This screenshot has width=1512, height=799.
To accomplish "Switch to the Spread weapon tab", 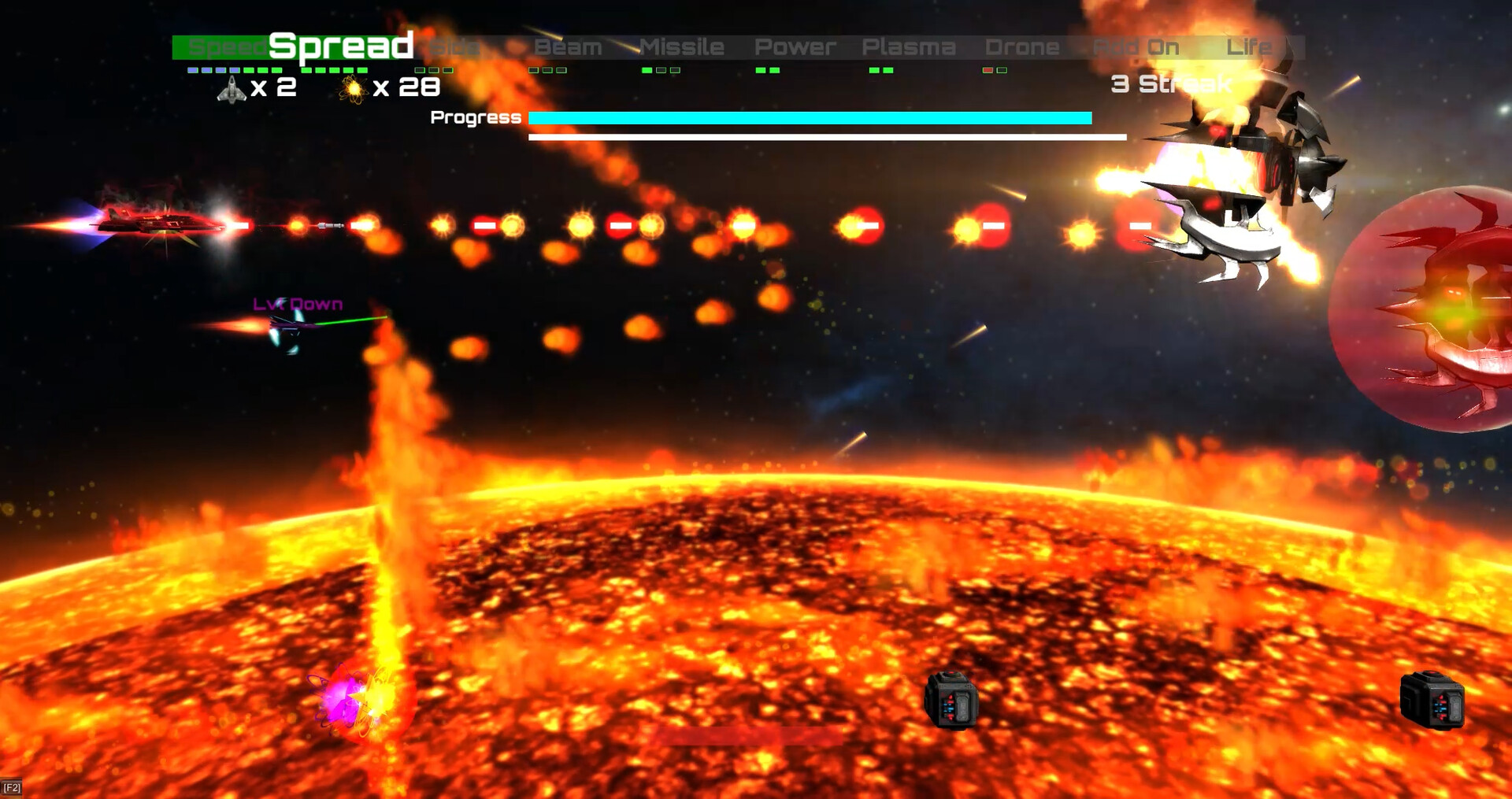I will (340, 45).
